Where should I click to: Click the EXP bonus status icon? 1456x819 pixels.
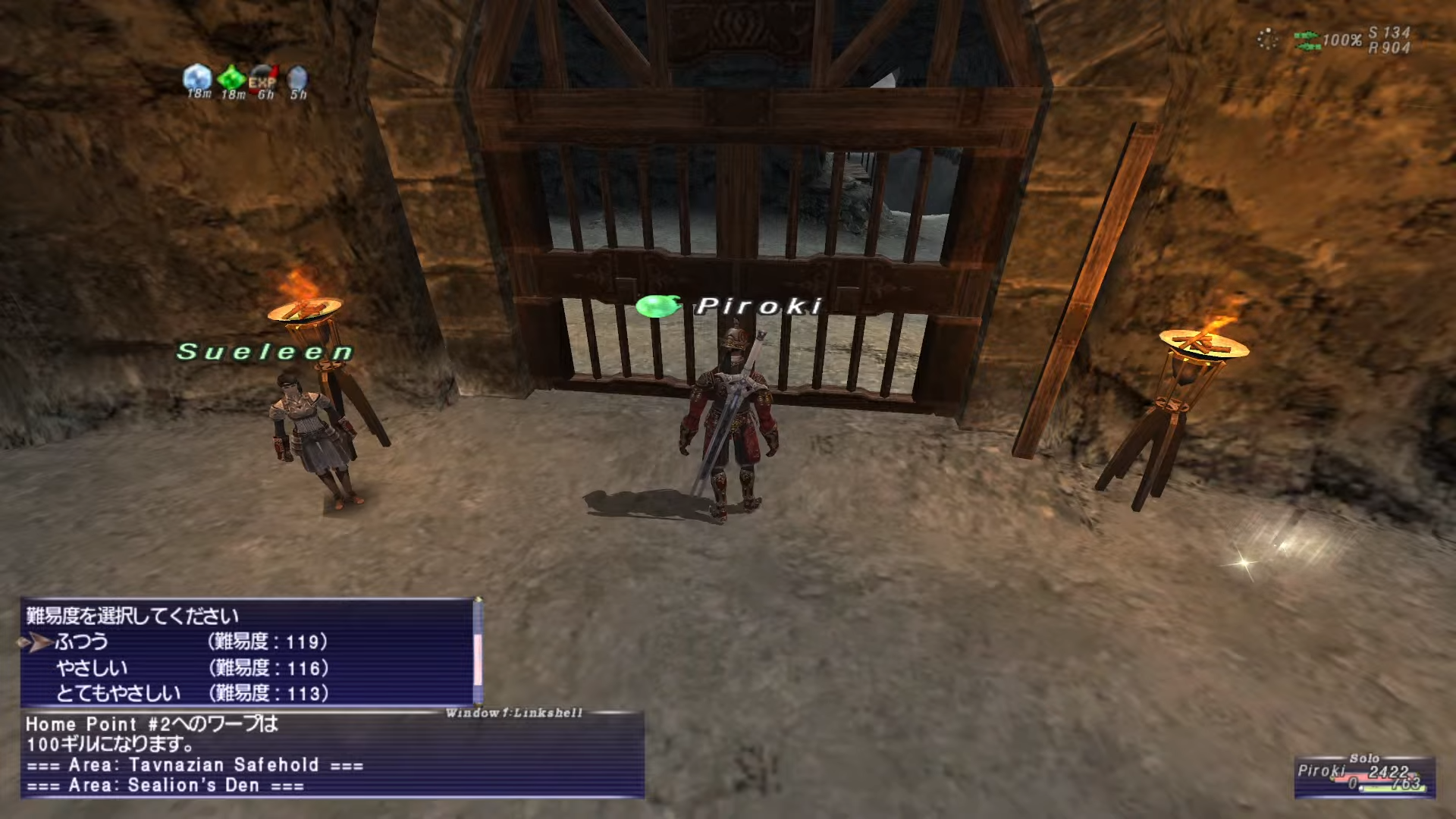coord(263,78)
